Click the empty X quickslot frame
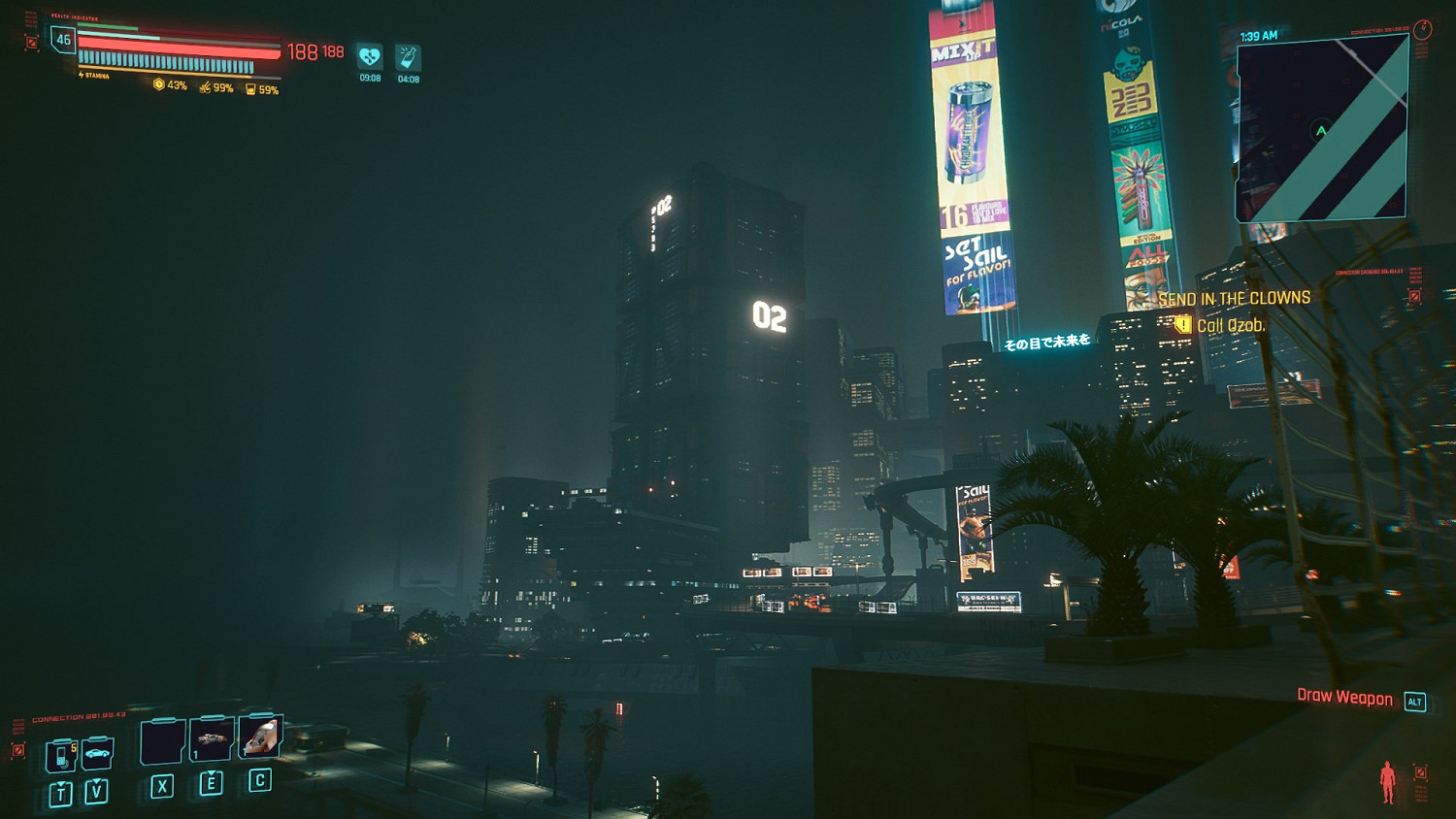The height and width of the screenshot is (819, 1456). pos(162,743)
